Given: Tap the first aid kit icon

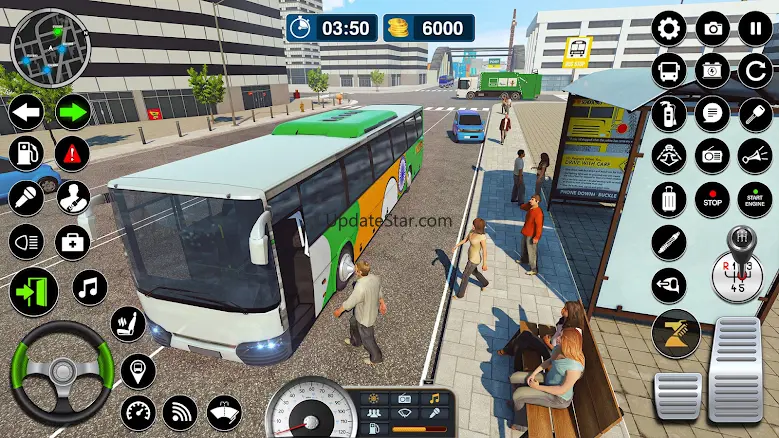Looking at the screenshot, I should point(72,241).
